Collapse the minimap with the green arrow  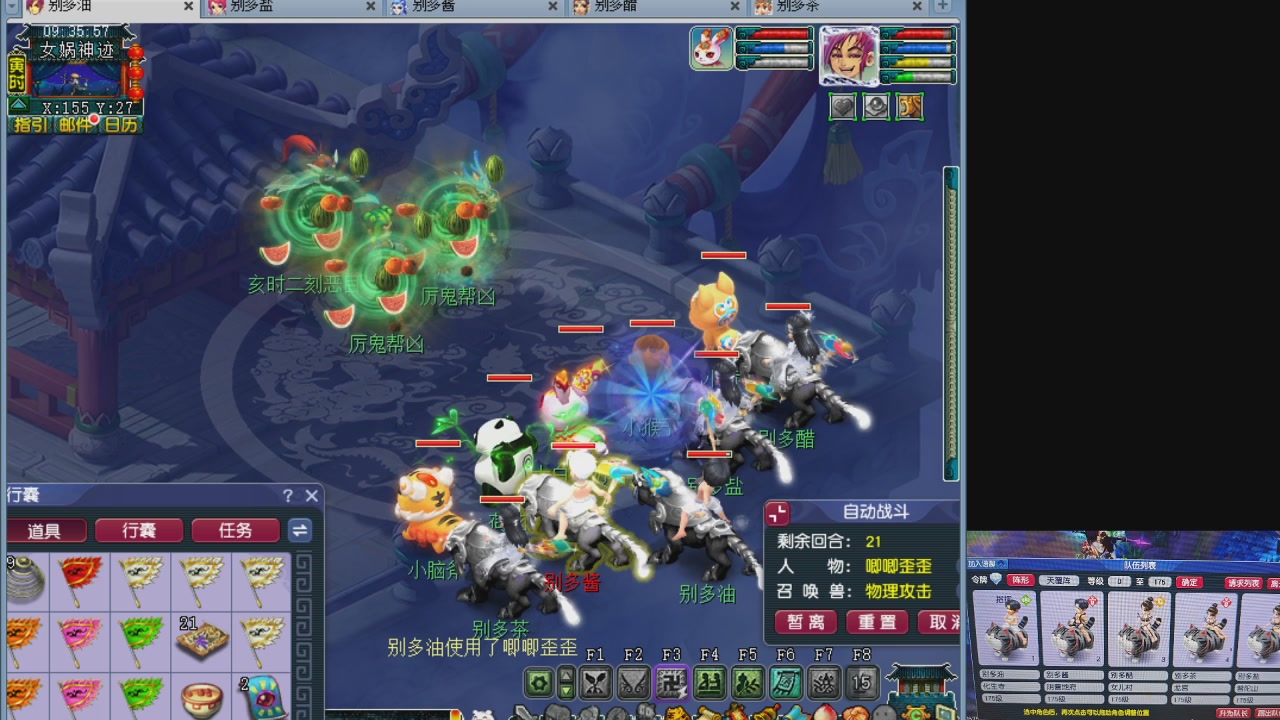click(18, 105)
